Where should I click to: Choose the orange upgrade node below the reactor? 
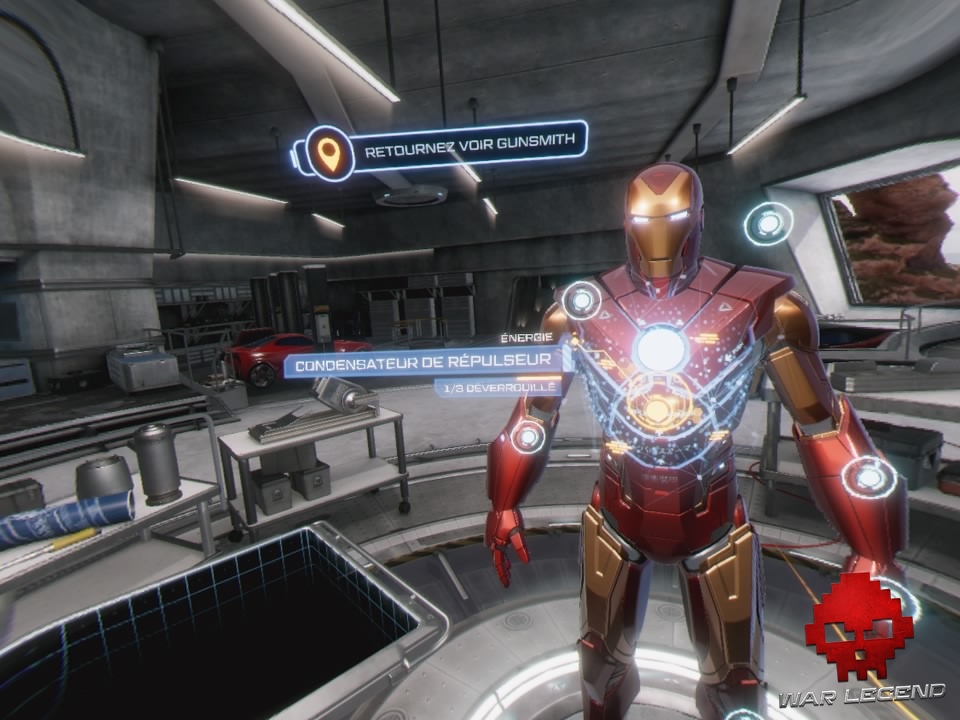(x=655, y=408)
